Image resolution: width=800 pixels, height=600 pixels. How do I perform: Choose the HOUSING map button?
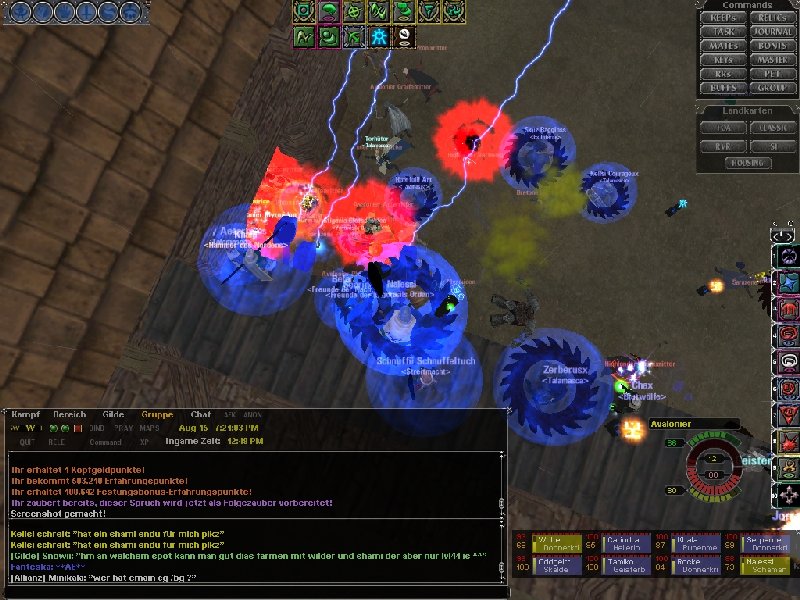pyautogui.click(x=747, y=161)
